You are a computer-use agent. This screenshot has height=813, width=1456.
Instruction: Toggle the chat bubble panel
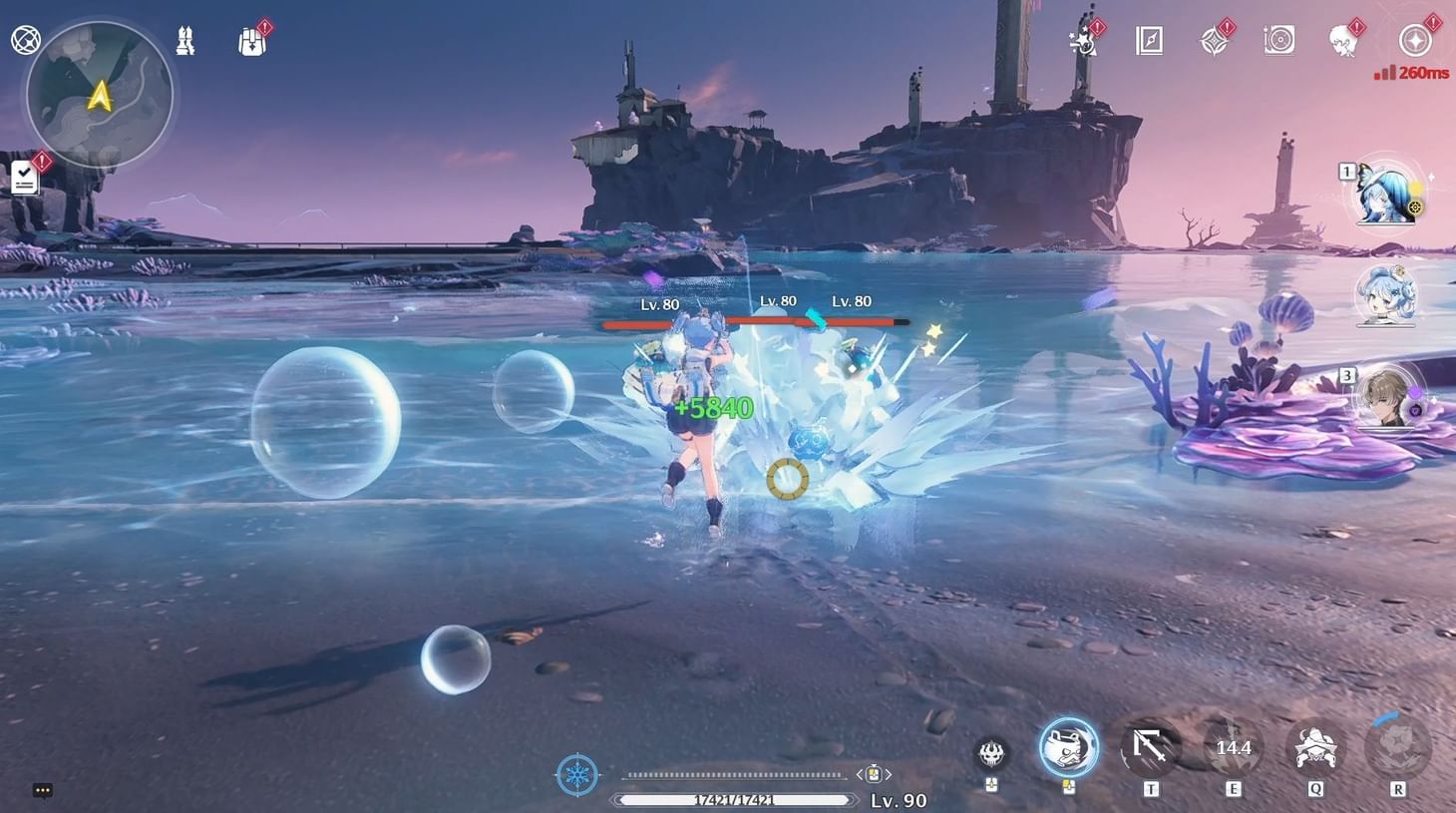(41, 790)
